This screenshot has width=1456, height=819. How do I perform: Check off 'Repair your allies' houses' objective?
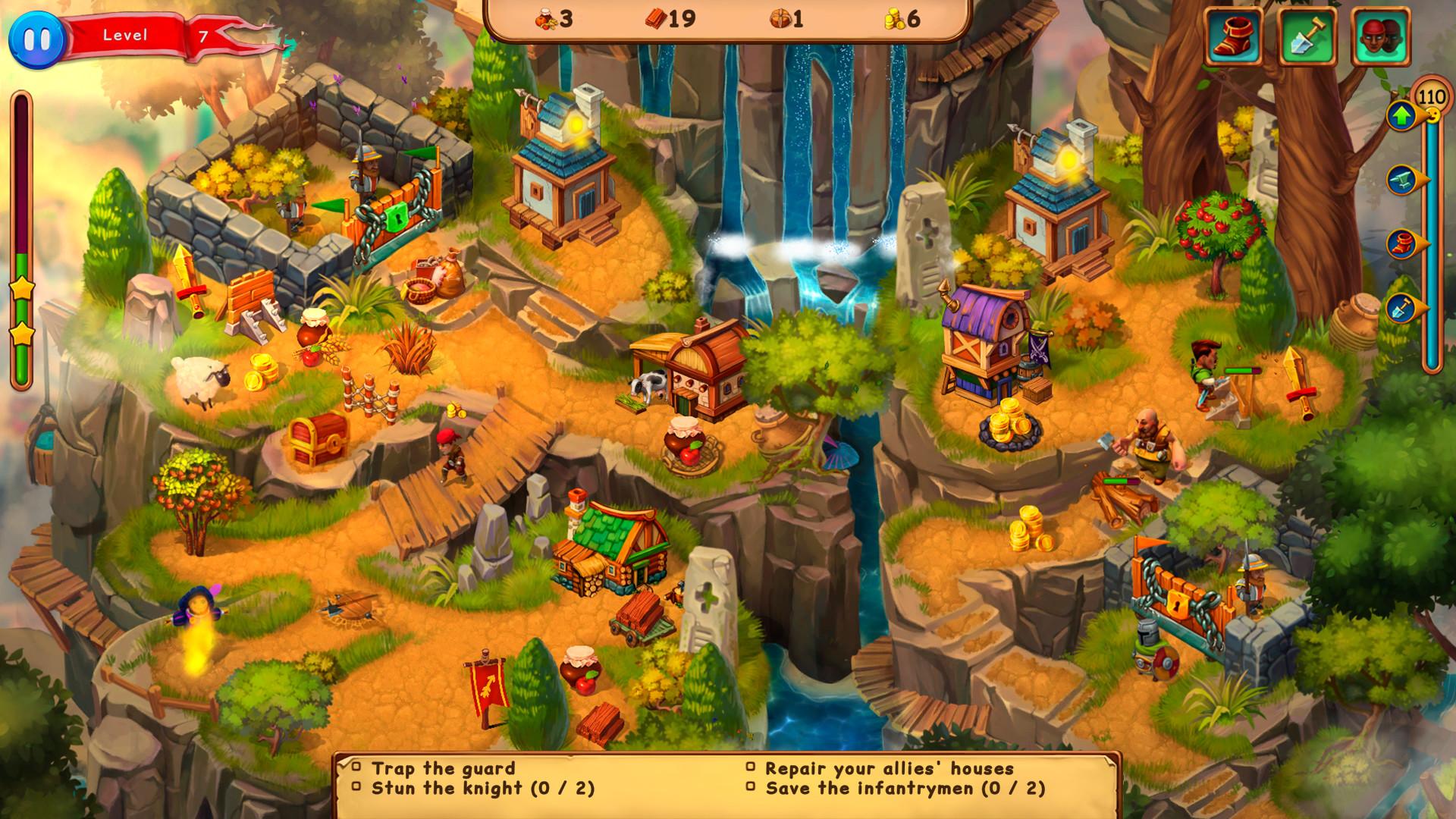pos(752,767)
